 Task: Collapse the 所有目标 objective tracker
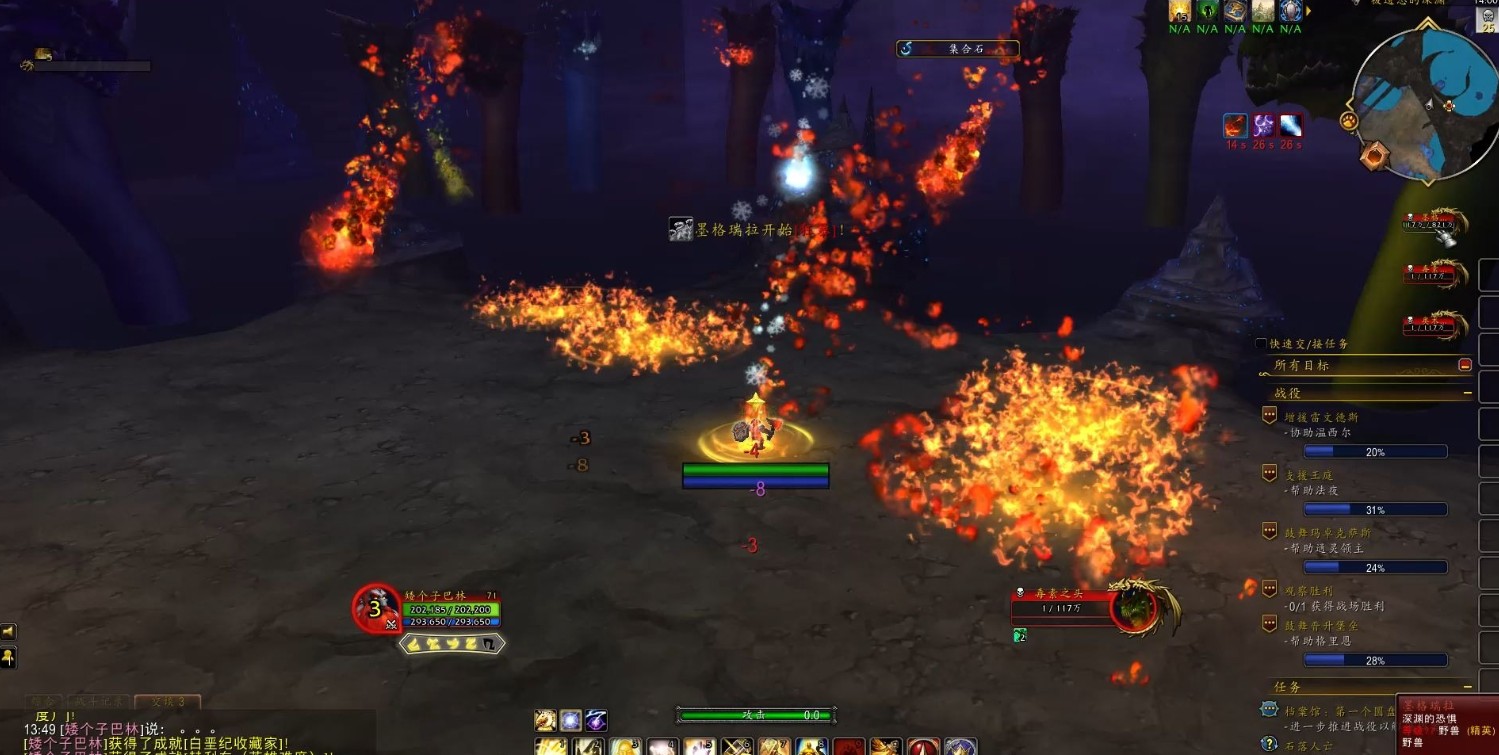pyautogui.click(x=1465, y=365)
